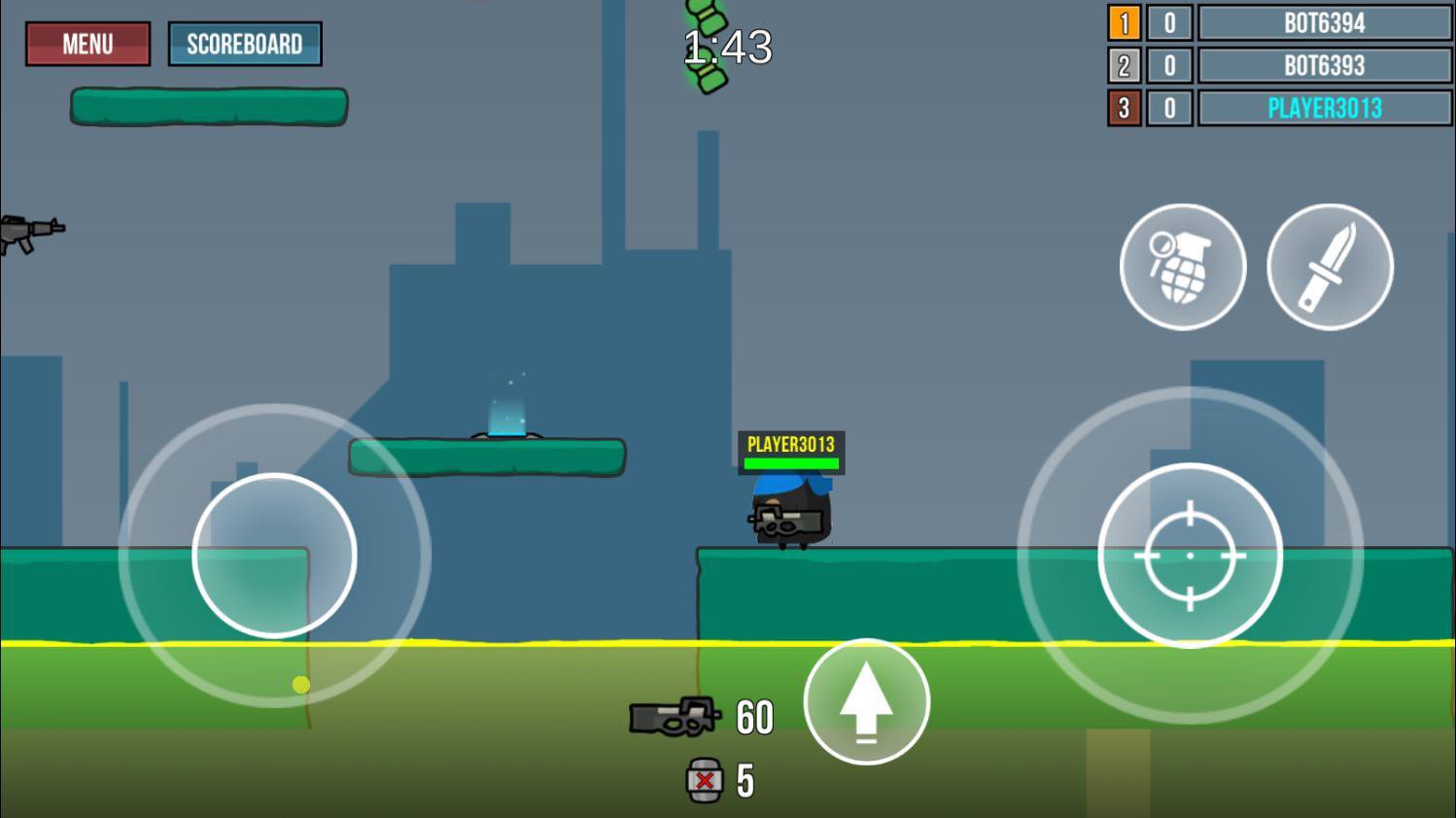The height and width of the screenshot is (818, 1456).
Task: Open the SCOREBOARD
Action: (245, 44)
